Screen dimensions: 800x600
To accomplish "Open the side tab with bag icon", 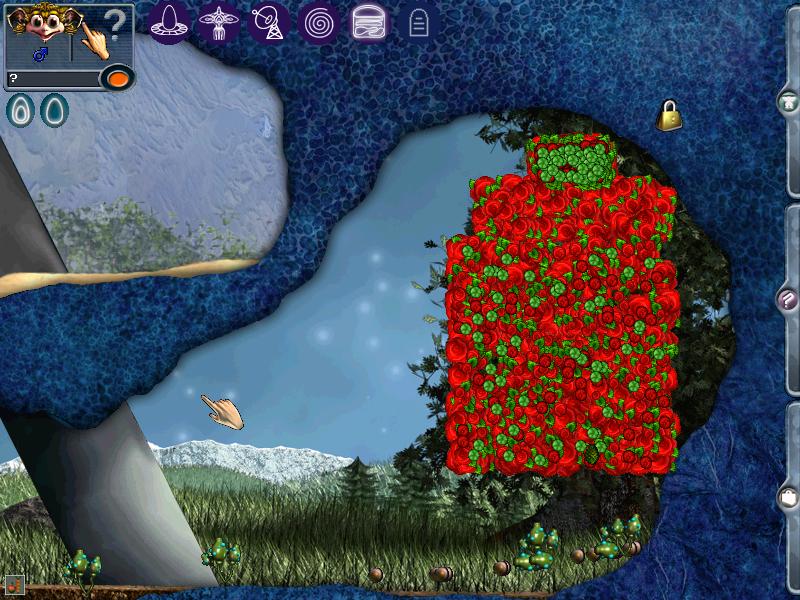I will (788, 496).
